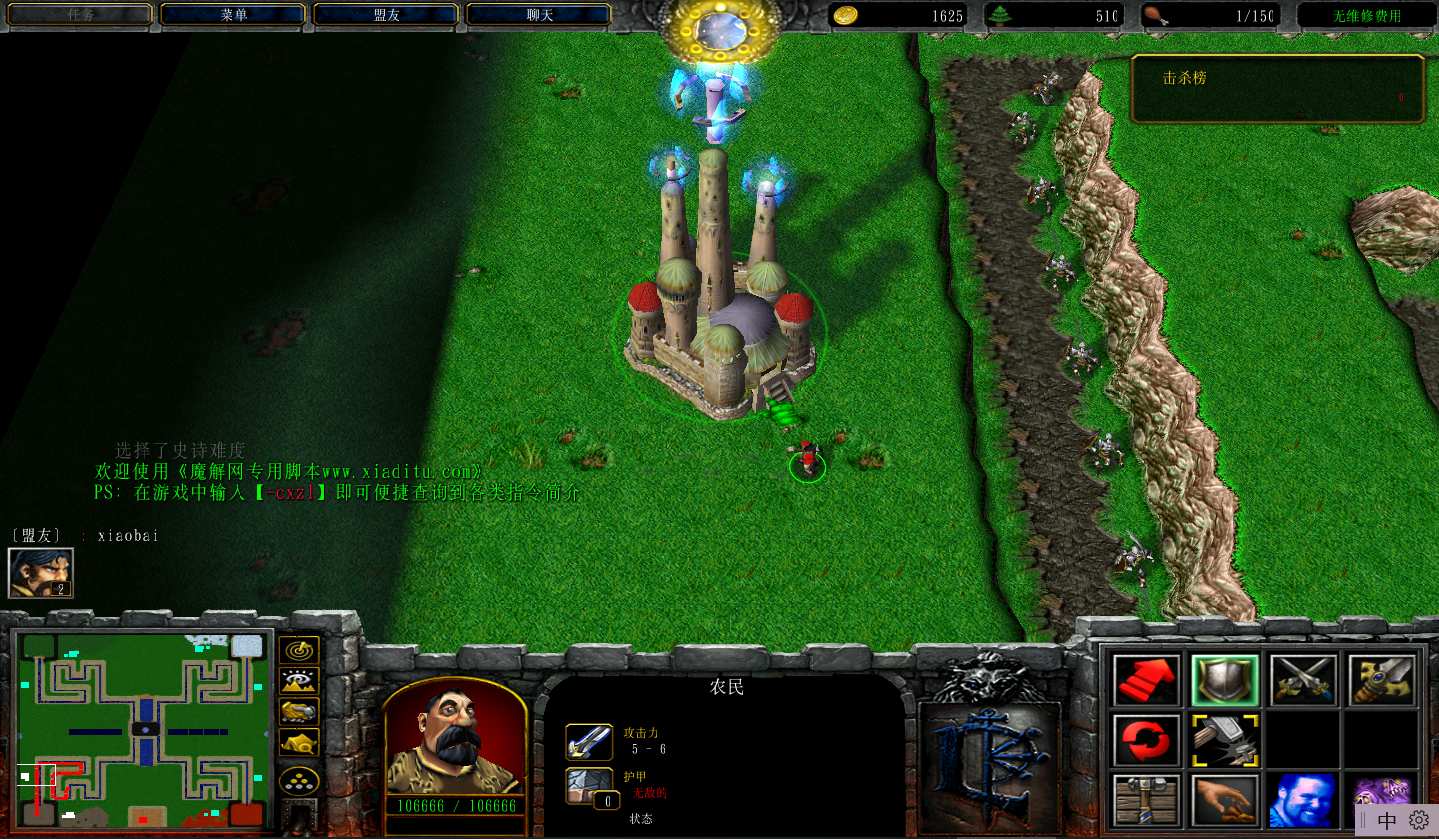
Task: Choose the hand gather resources command
Action: (1224, 800)
